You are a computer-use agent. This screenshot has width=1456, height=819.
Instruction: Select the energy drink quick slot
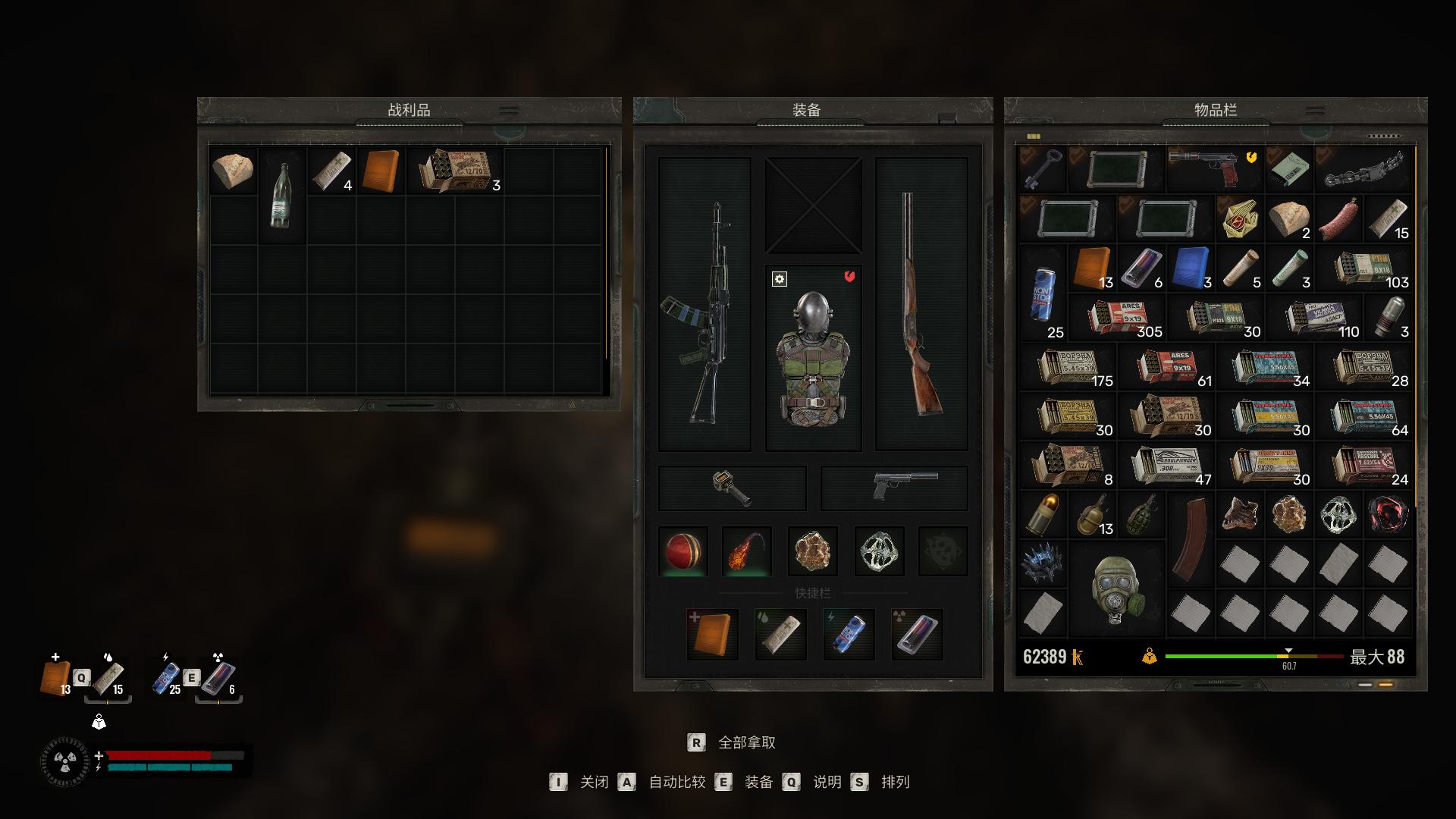[x=849, y=634]
